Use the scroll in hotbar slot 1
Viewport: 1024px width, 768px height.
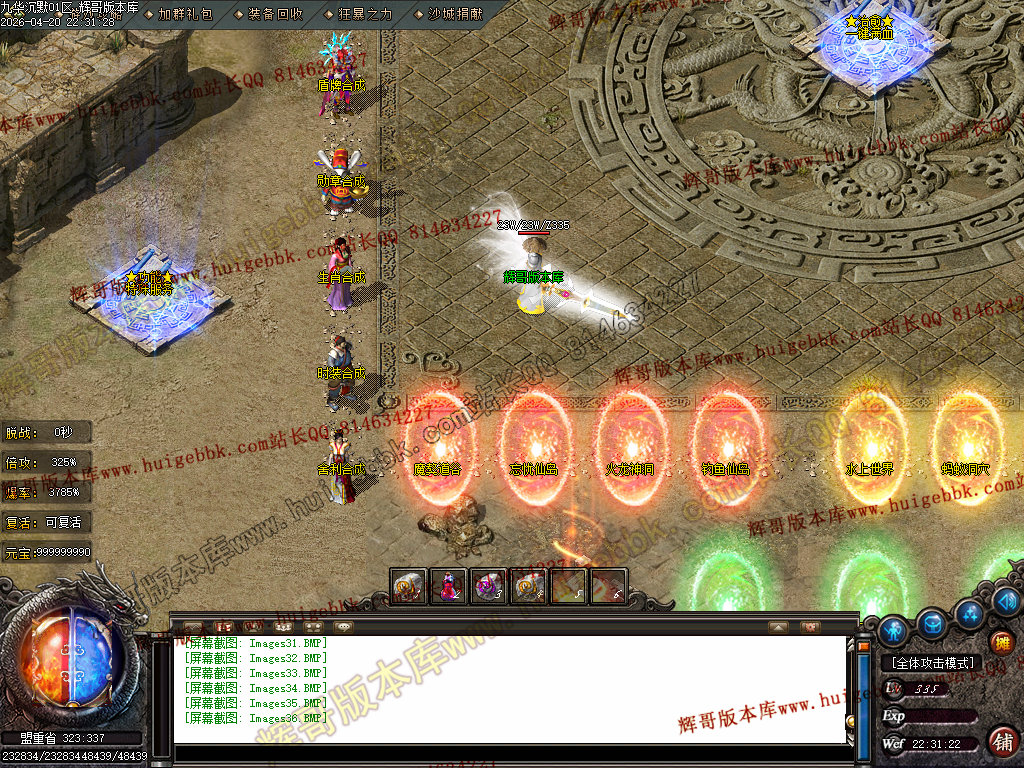[x=409, y=586]
